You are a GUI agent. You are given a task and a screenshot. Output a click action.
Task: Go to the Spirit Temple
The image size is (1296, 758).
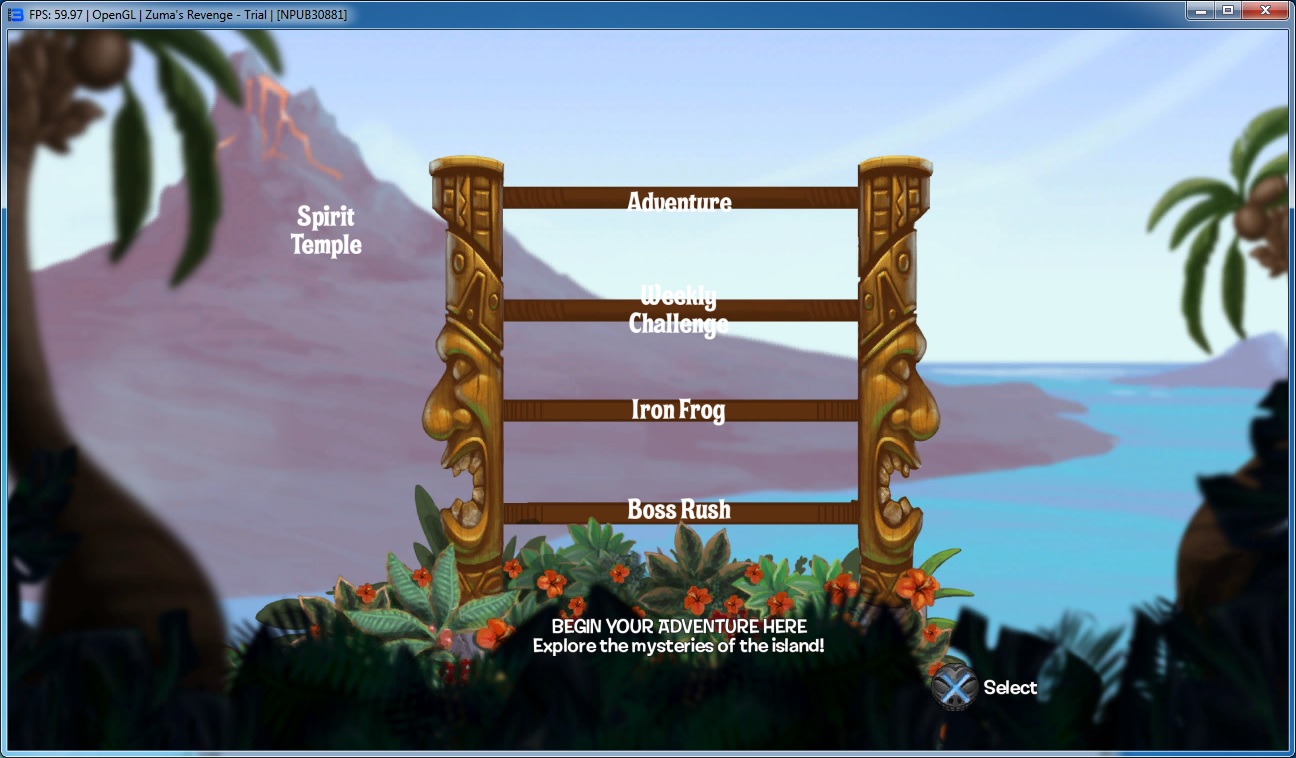point(326,230)
